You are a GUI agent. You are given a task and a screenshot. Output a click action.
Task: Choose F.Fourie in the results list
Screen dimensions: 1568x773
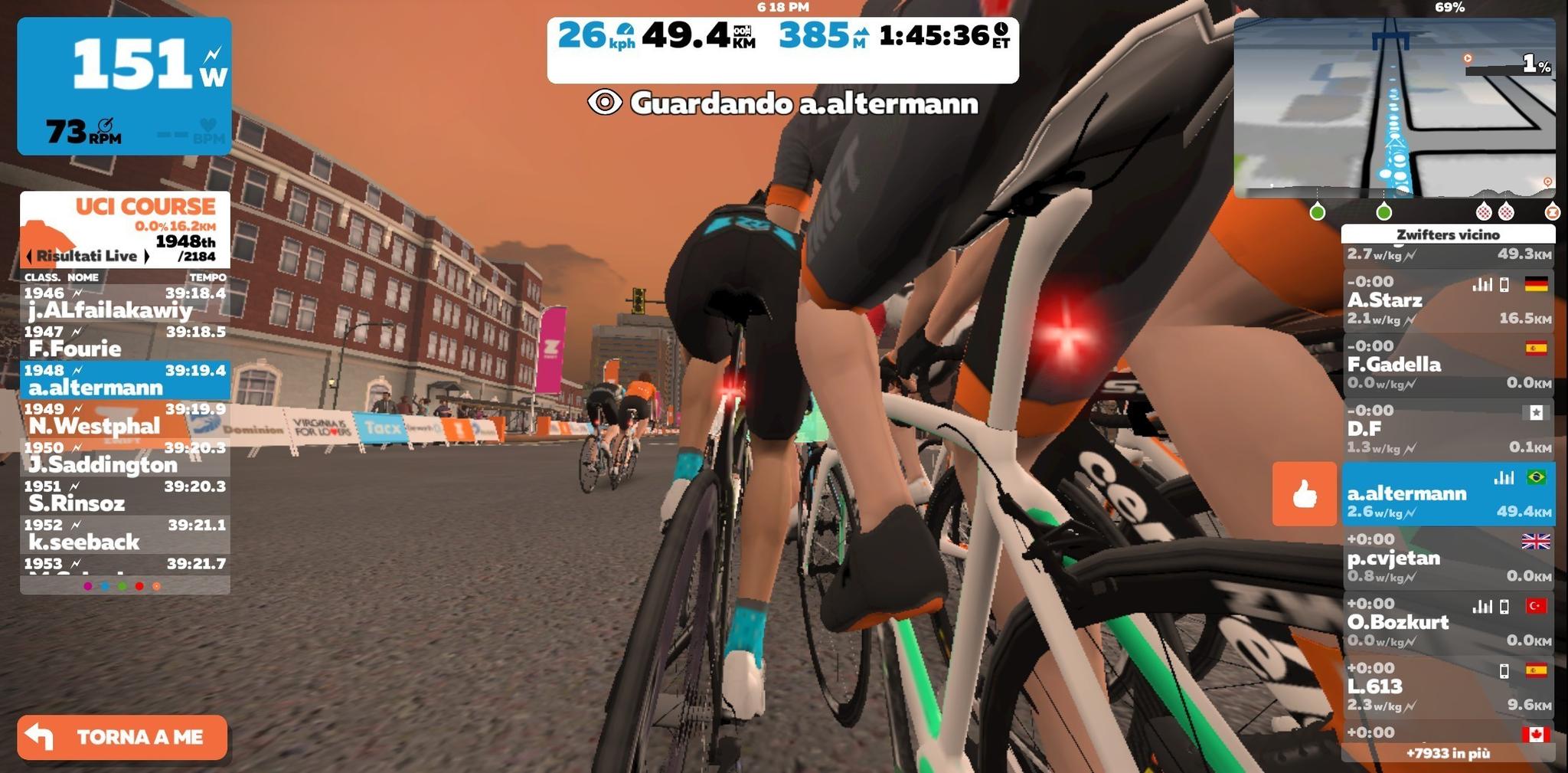(x=125, y=342)
